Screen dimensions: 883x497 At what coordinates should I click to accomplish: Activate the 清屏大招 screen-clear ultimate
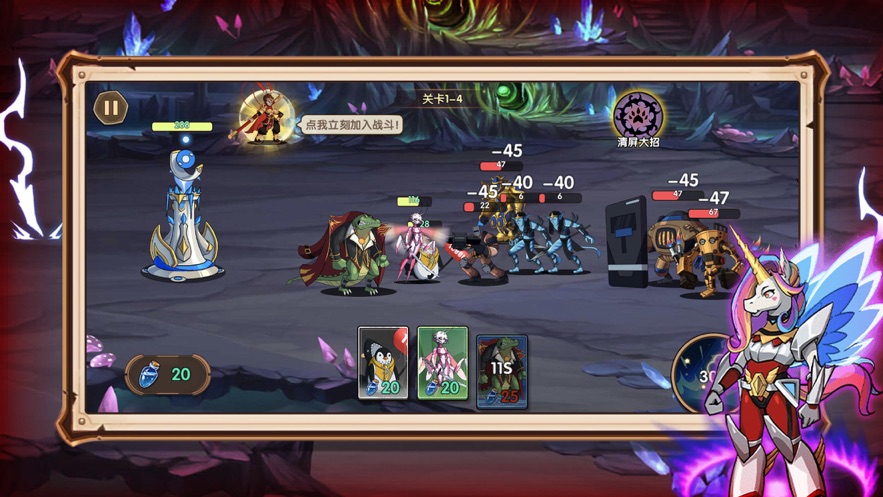pos(637,116)
